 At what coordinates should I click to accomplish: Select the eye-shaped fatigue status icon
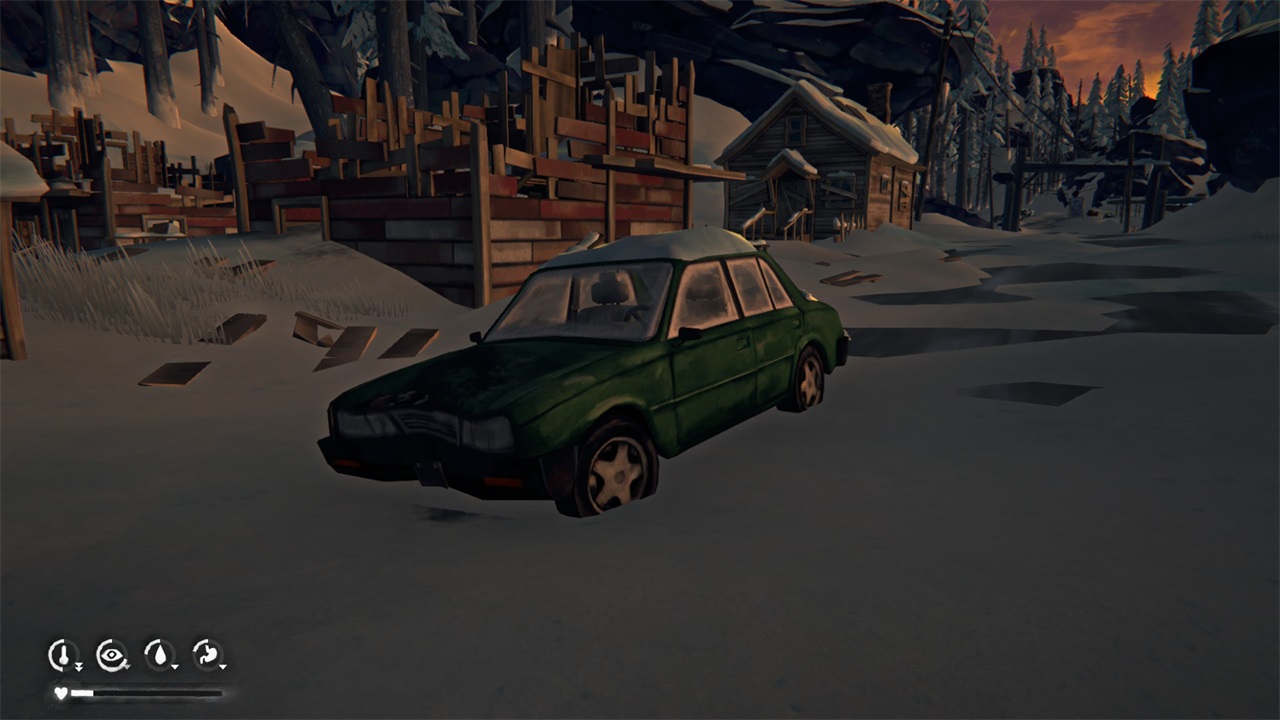(111, 655)
